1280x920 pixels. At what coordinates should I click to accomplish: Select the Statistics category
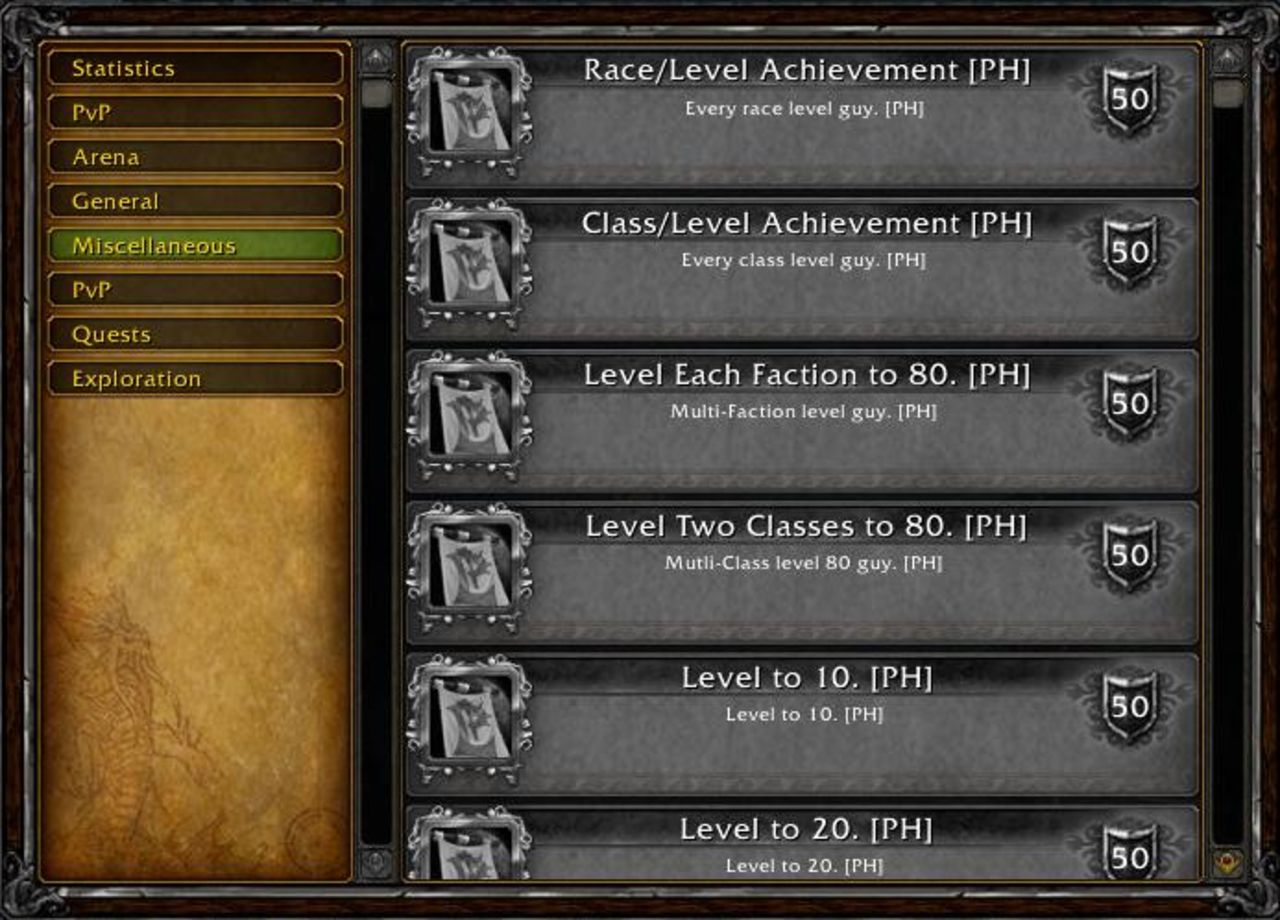coord(195,67)
